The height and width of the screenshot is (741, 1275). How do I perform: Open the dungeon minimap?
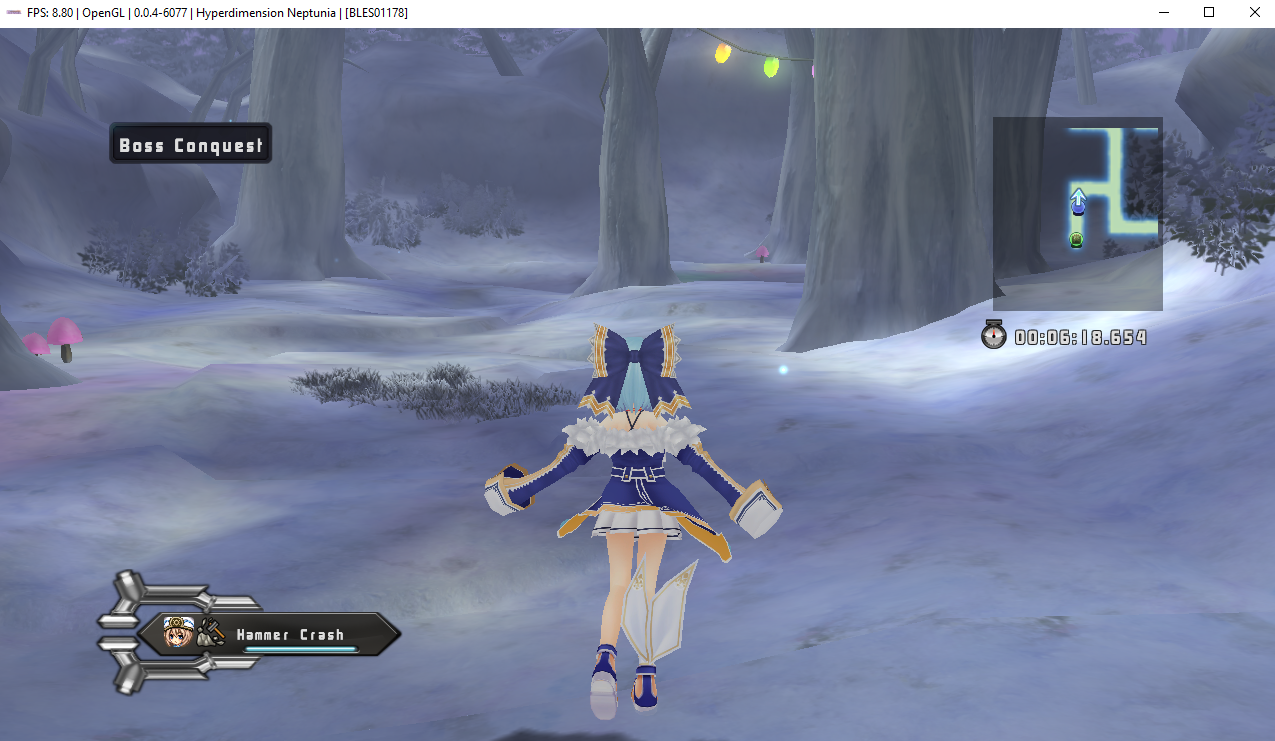[1077, 213]
